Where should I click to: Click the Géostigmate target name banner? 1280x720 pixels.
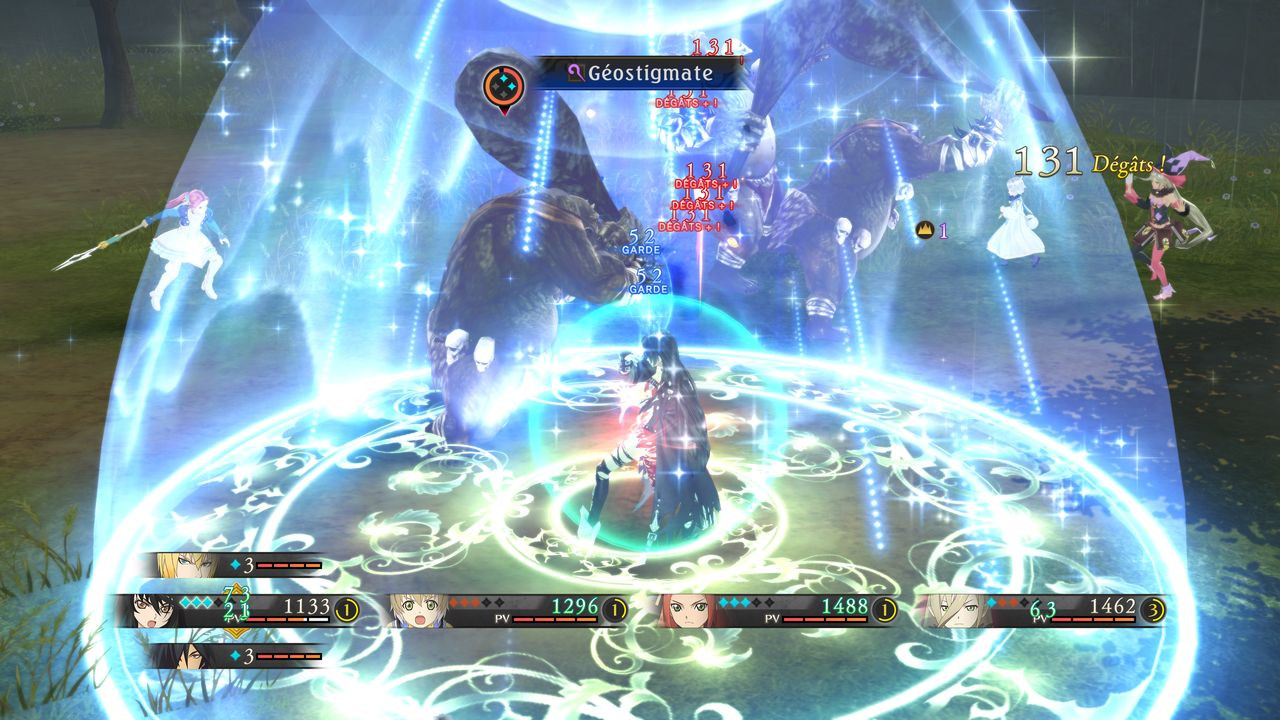[x=640, y=73]
